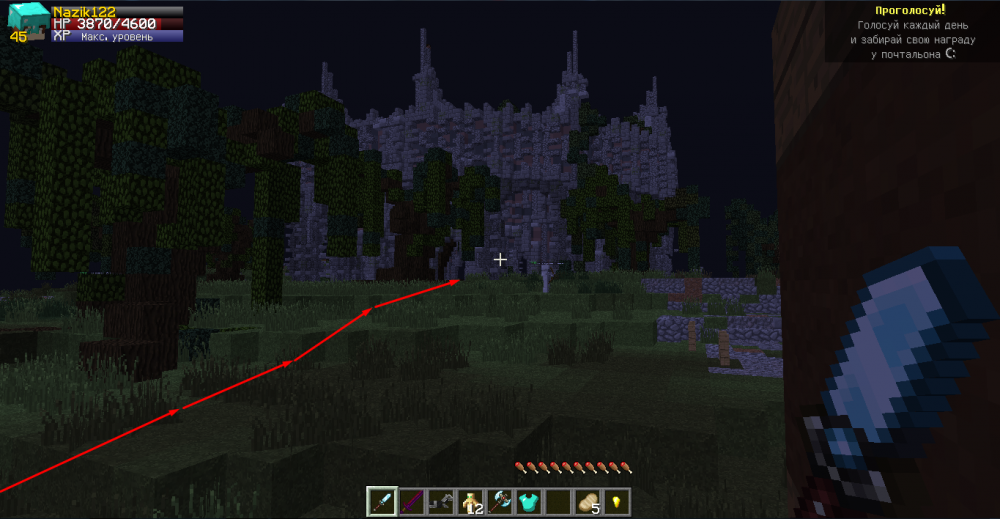This screenshot has width=1000, height=519.
Task: Equip the battle axe from the hotbar
Action: (x=499, y=501)
